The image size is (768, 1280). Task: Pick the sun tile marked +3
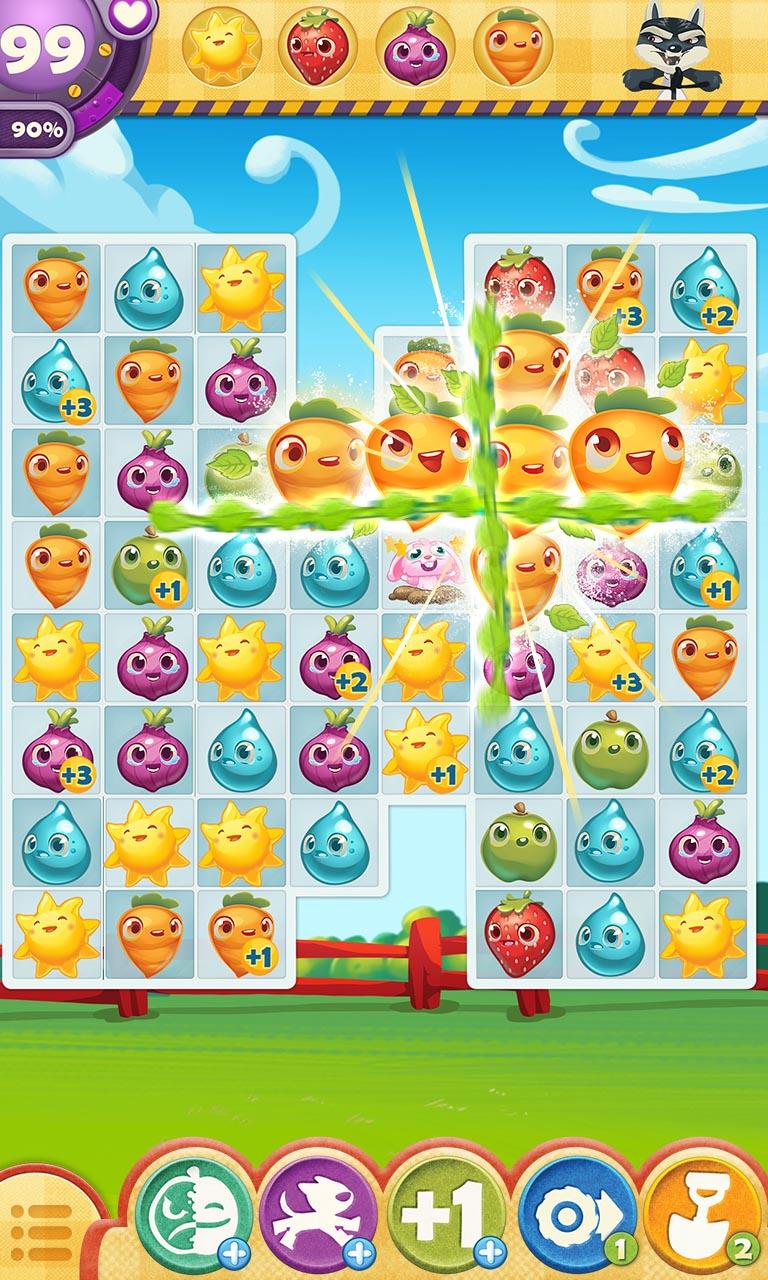coord(609,659)
